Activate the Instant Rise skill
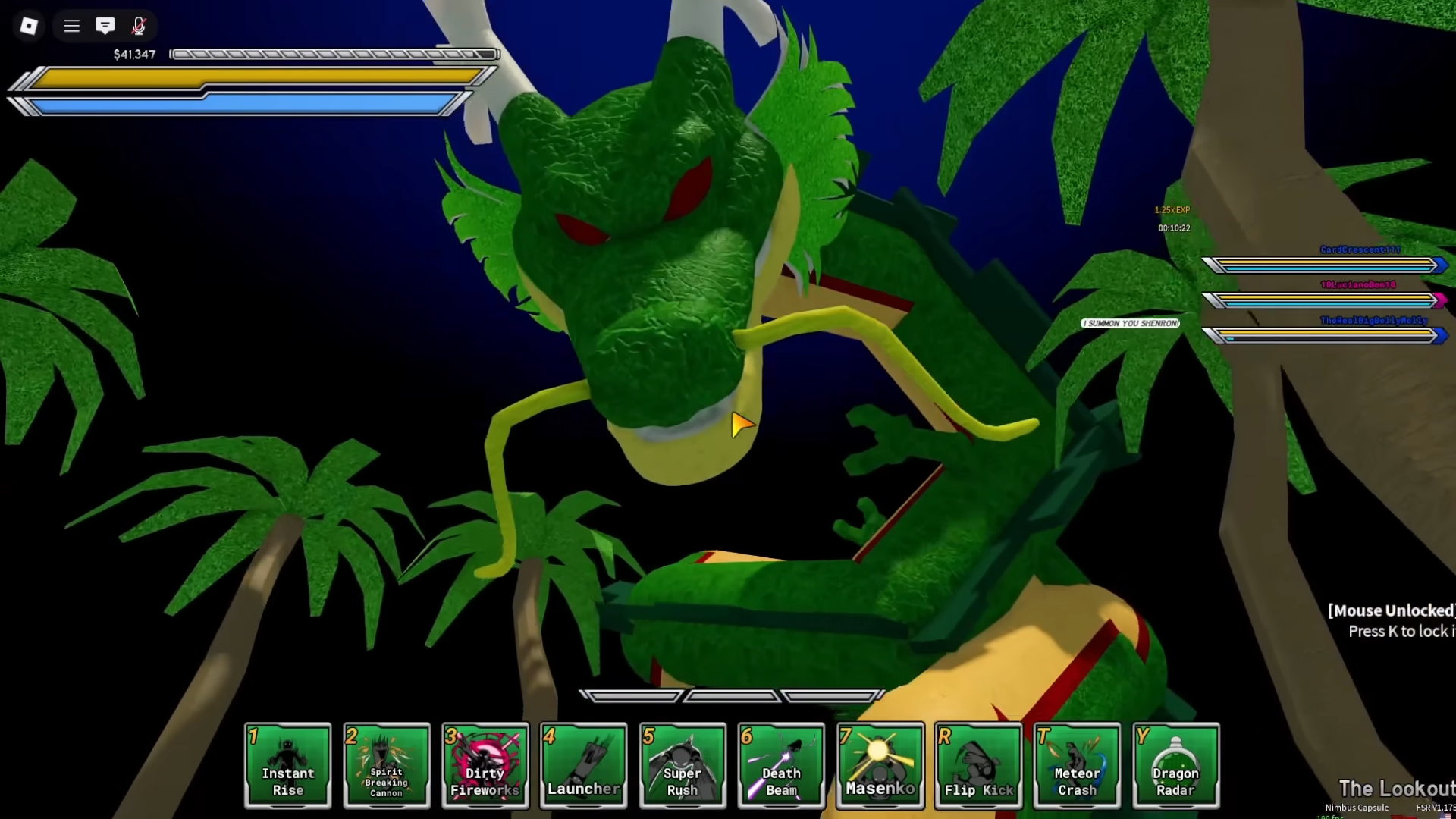The width and height of the screenshot is (1456, 819). coord(288,764)
